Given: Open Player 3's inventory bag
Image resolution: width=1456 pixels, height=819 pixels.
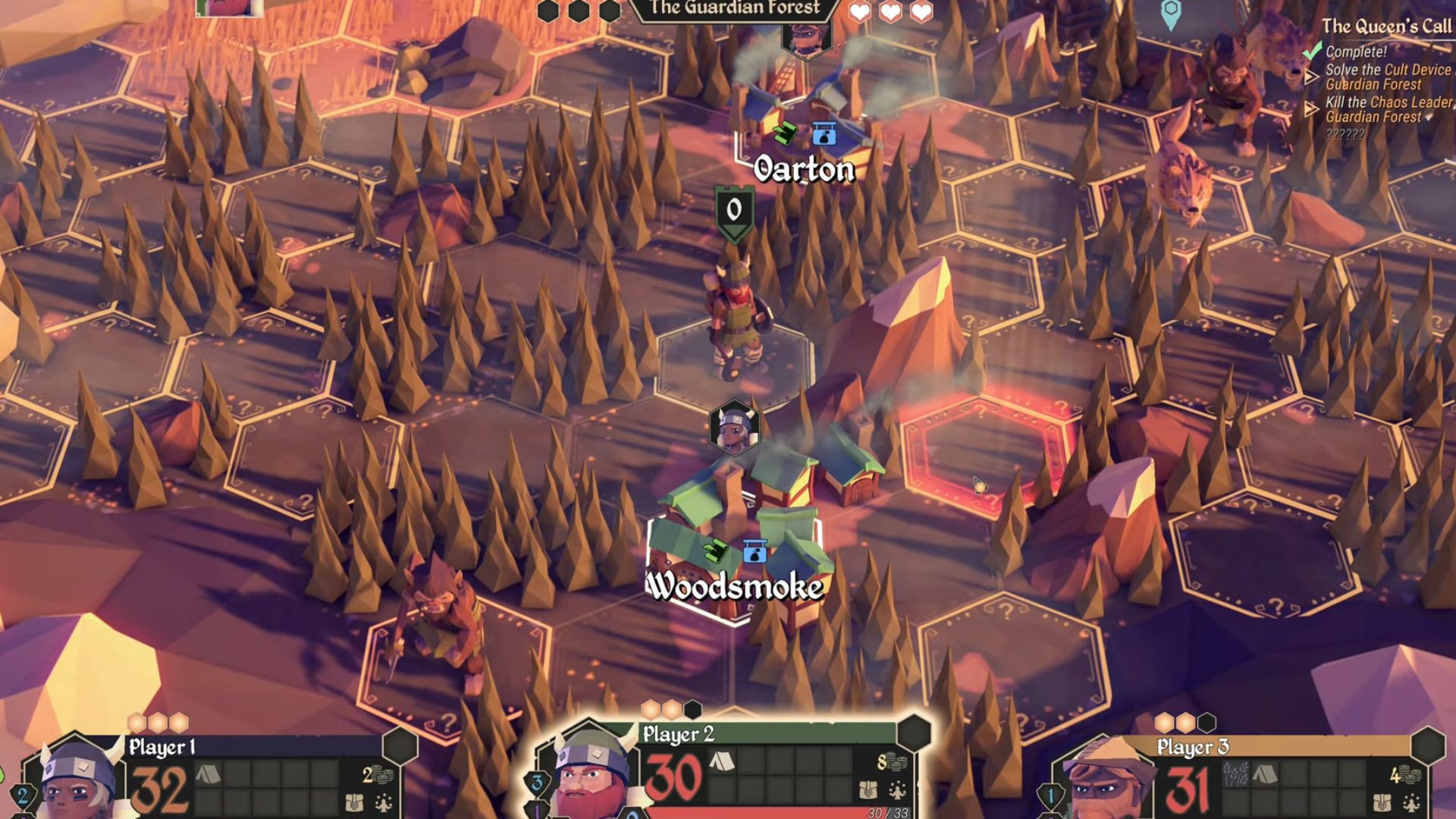Looking at the screenshot, I should (1382, 802).
